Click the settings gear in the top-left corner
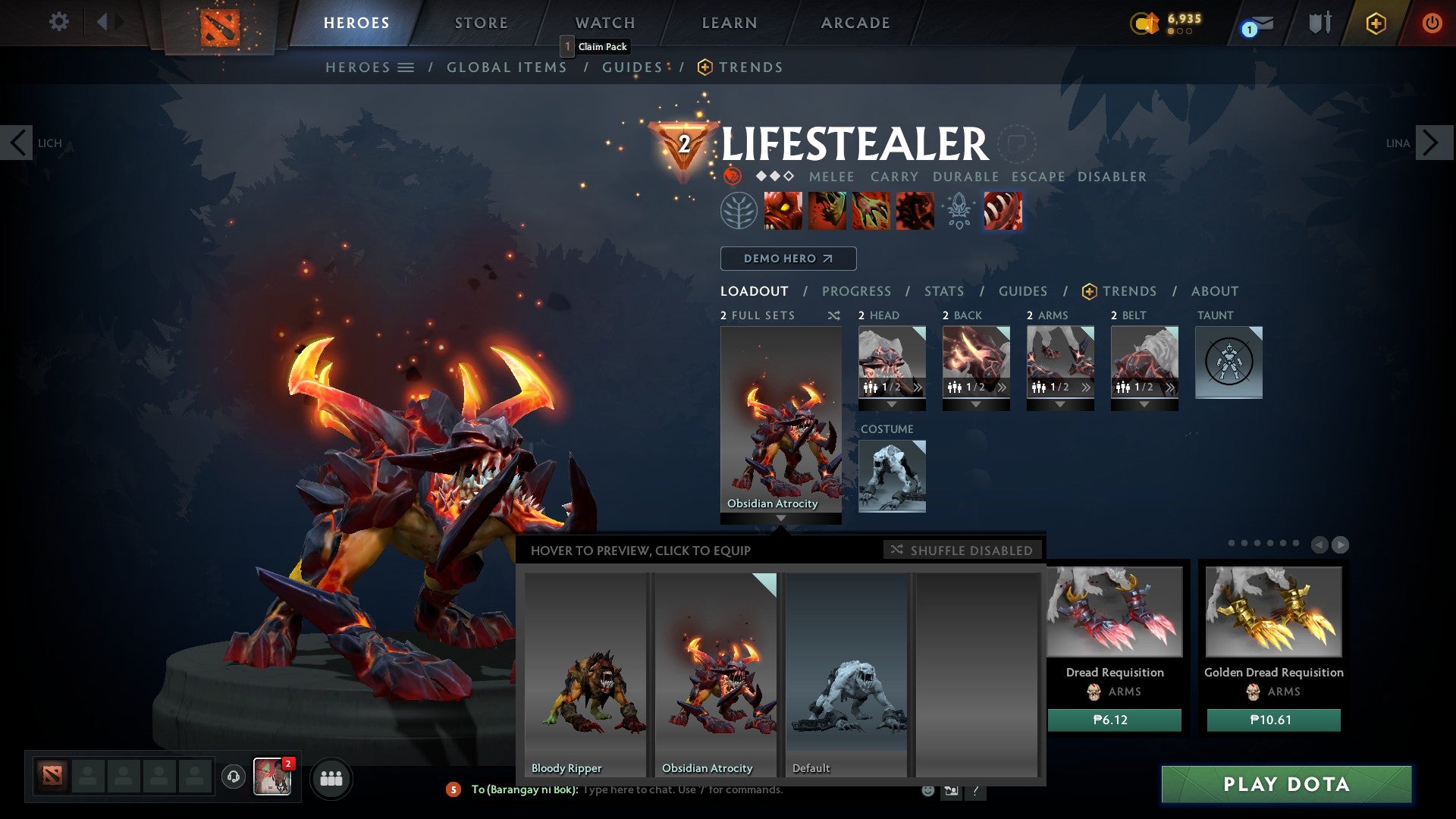Viewport: 1456px width, 819px height. point(58,22)
